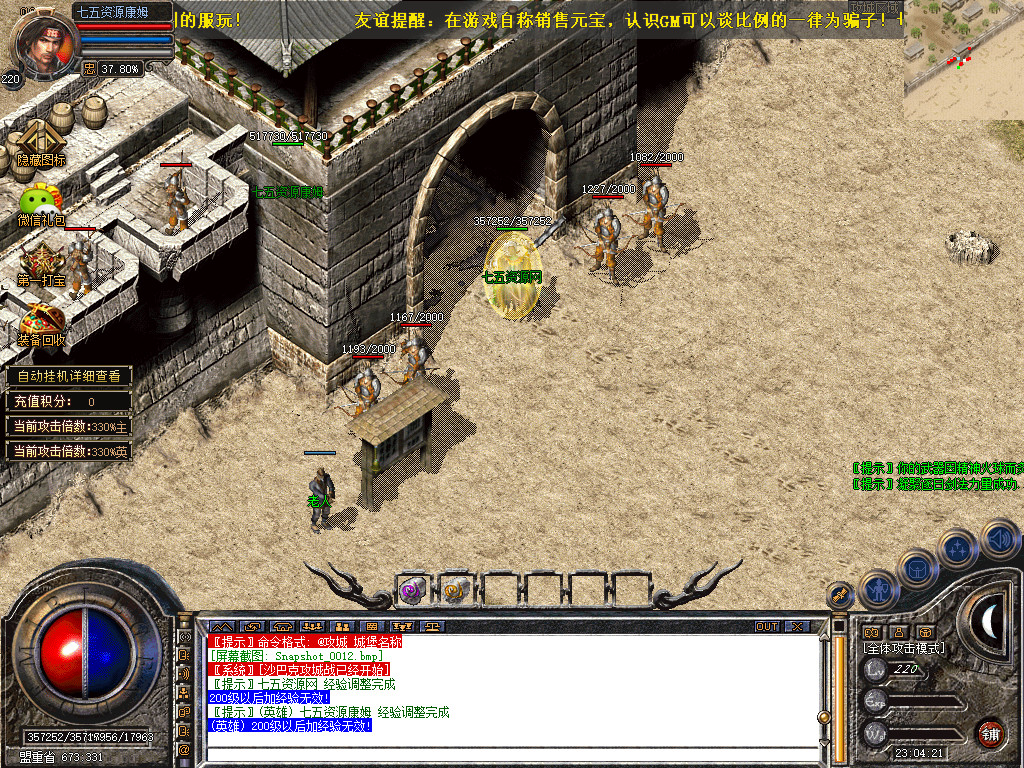Click the small satellite icon button
This screenshot has width=1024, height=768.
841,596
